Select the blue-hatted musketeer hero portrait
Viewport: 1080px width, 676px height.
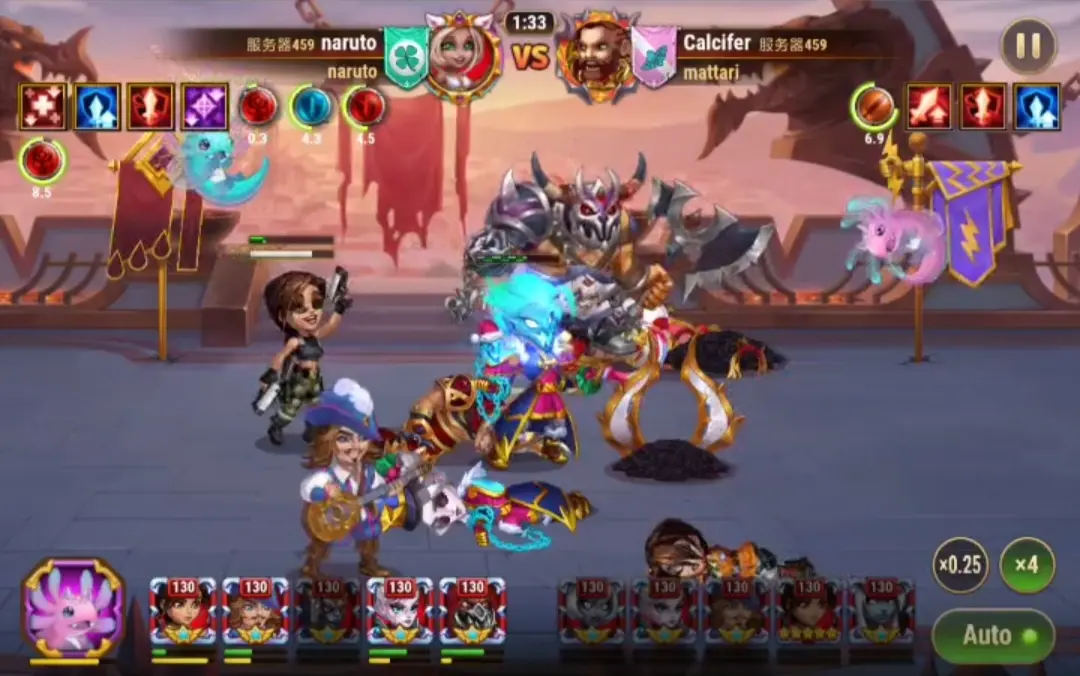tap(255, 611)
